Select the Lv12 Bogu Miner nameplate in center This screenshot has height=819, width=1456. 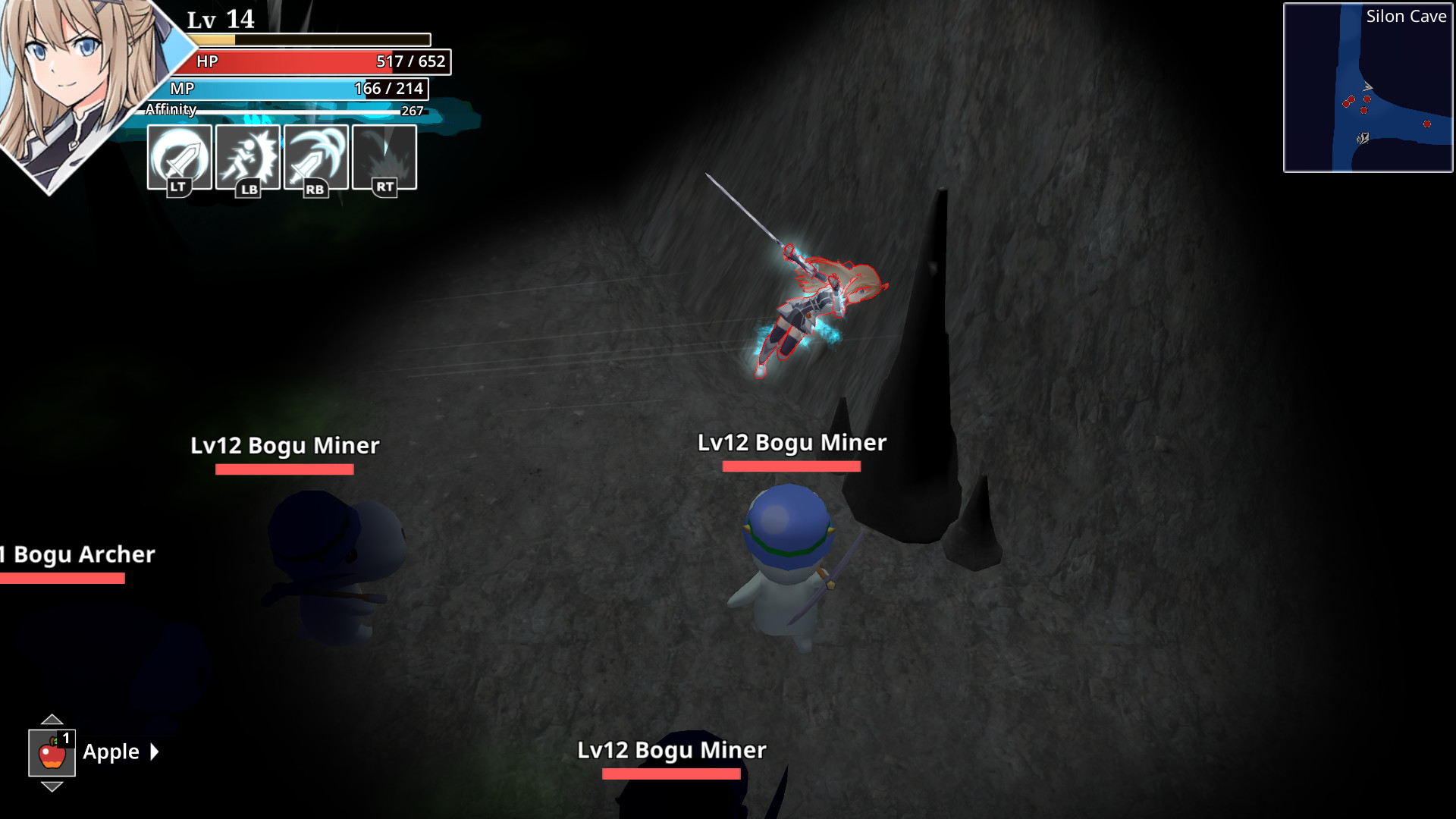click(x=792, y=443)
